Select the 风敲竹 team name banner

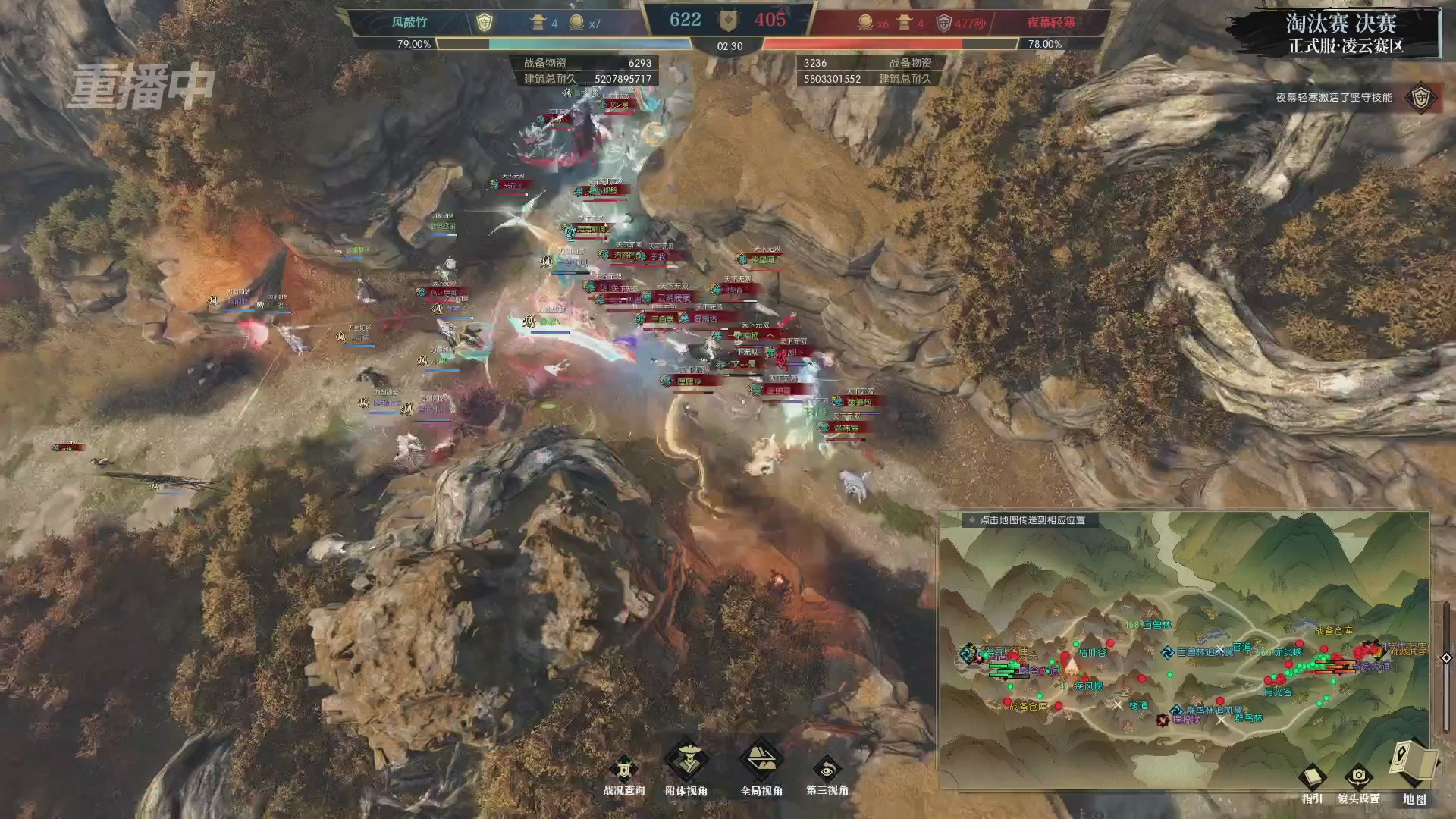pos(409,23)
